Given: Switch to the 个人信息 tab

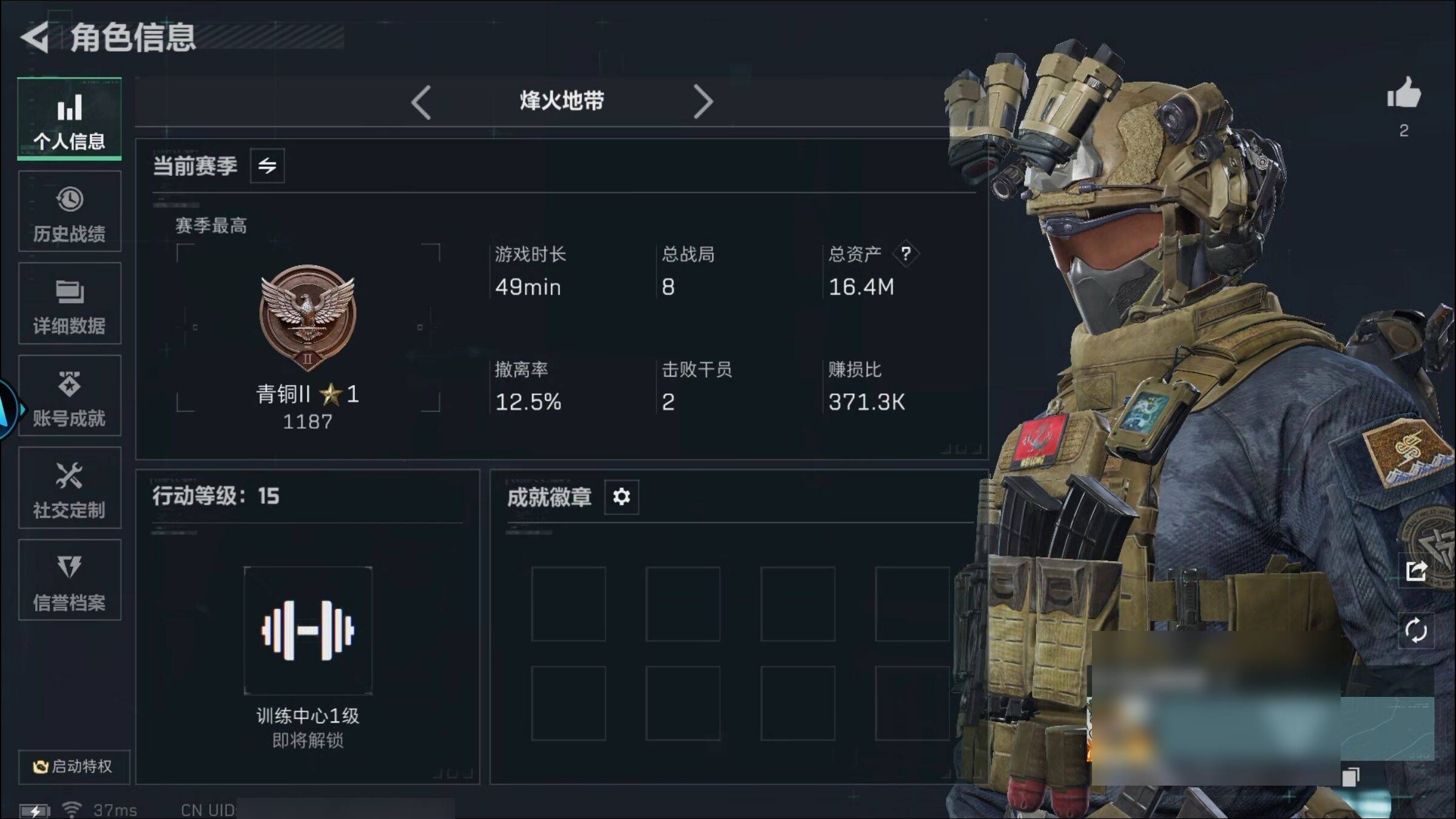Looking at the screenshot, I should pyautogui.click(x=69, y=120).
